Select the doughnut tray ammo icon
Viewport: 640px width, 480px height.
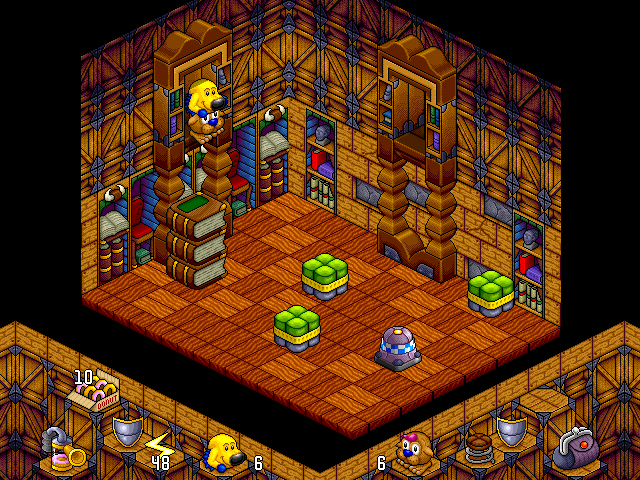(93, 397)
